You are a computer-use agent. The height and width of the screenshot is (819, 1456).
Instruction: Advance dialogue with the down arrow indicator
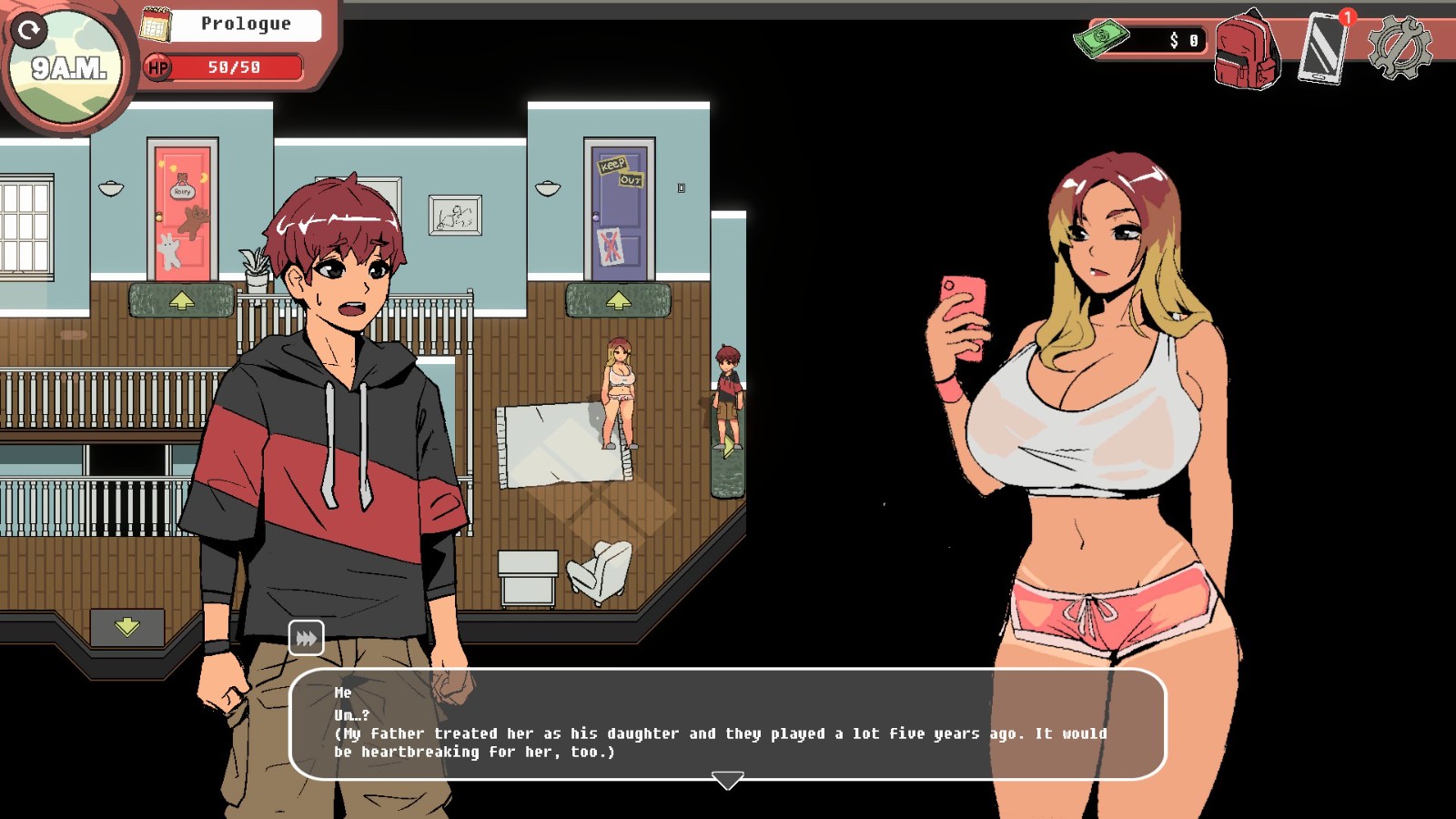tap(726, 781)
